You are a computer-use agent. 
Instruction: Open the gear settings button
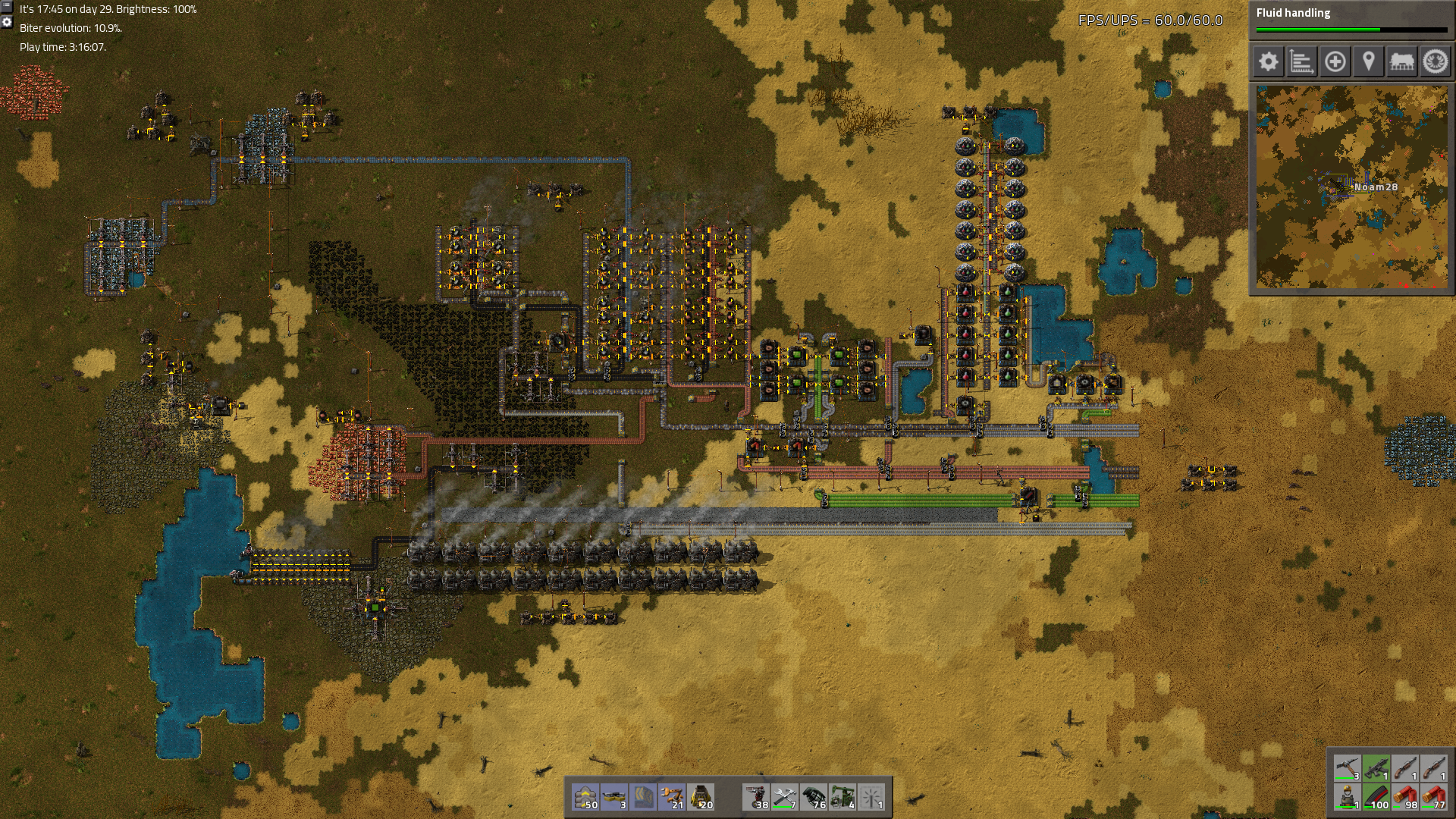coord(1268,61)
